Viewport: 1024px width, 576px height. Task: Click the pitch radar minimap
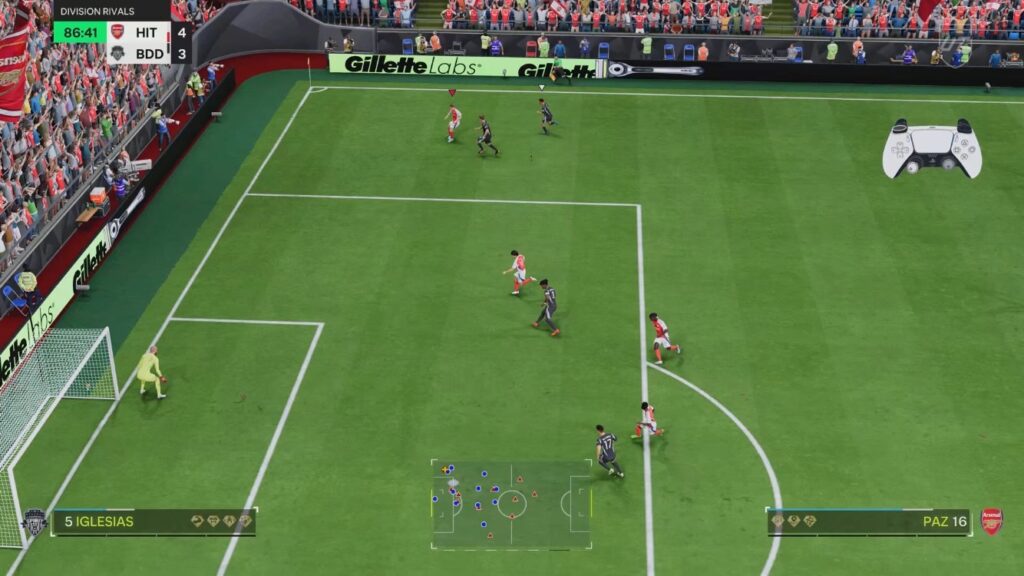(511, 504)
